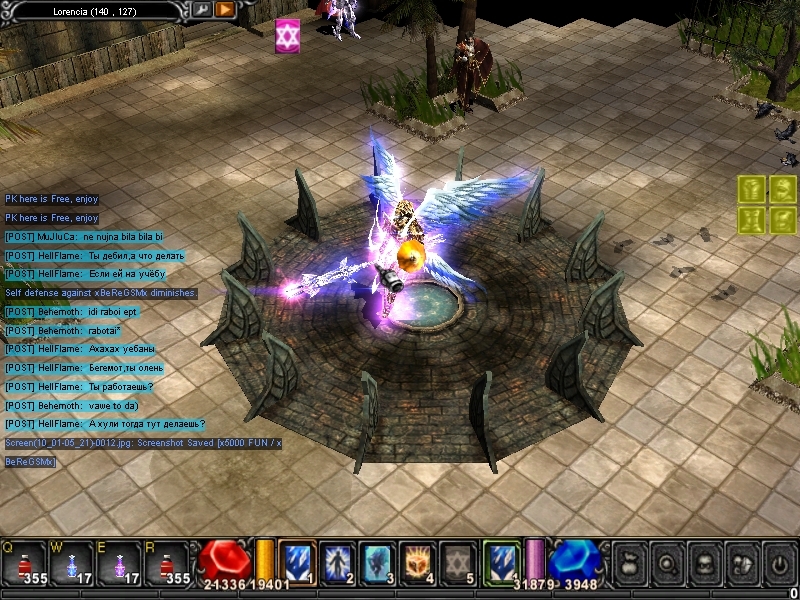
Task: Click the orange play arrow button
Action: (x=225, y=9)
